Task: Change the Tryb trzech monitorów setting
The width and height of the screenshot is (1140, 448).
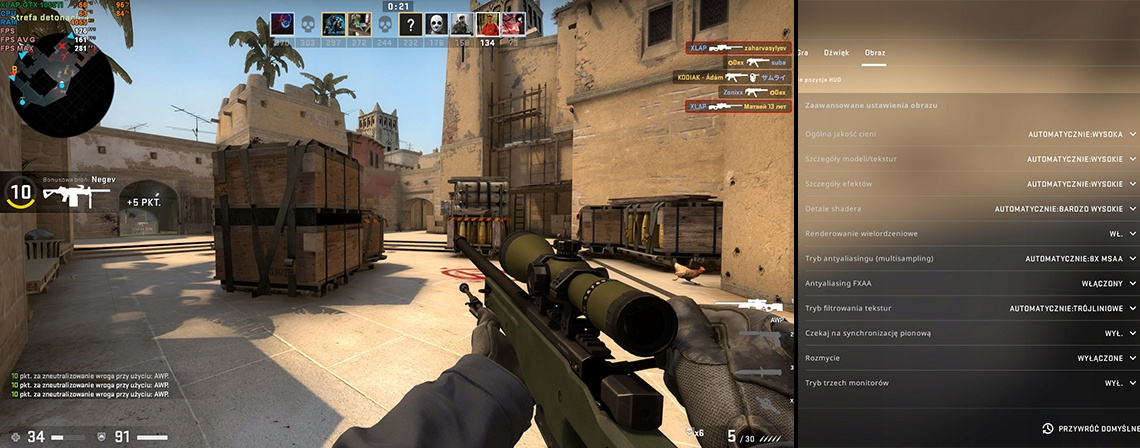Action: click(x=1120, y=383)
